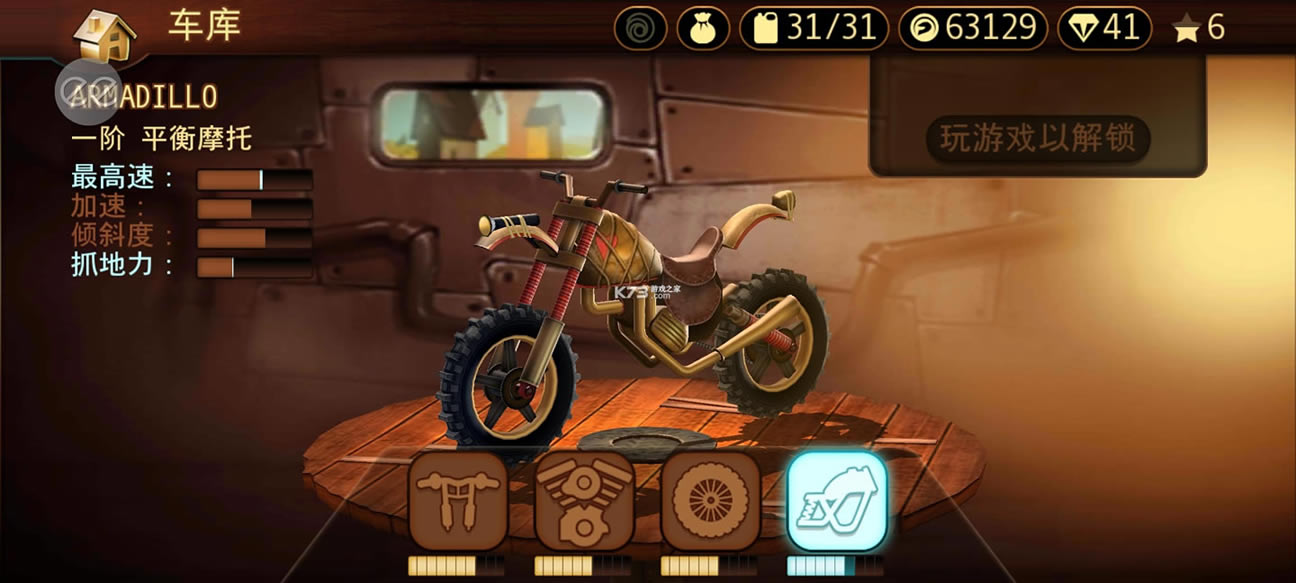Choose the engine upgrade part
This screenshot has height=583, width=1296.
pyautogui.click(x=584, y=500)
